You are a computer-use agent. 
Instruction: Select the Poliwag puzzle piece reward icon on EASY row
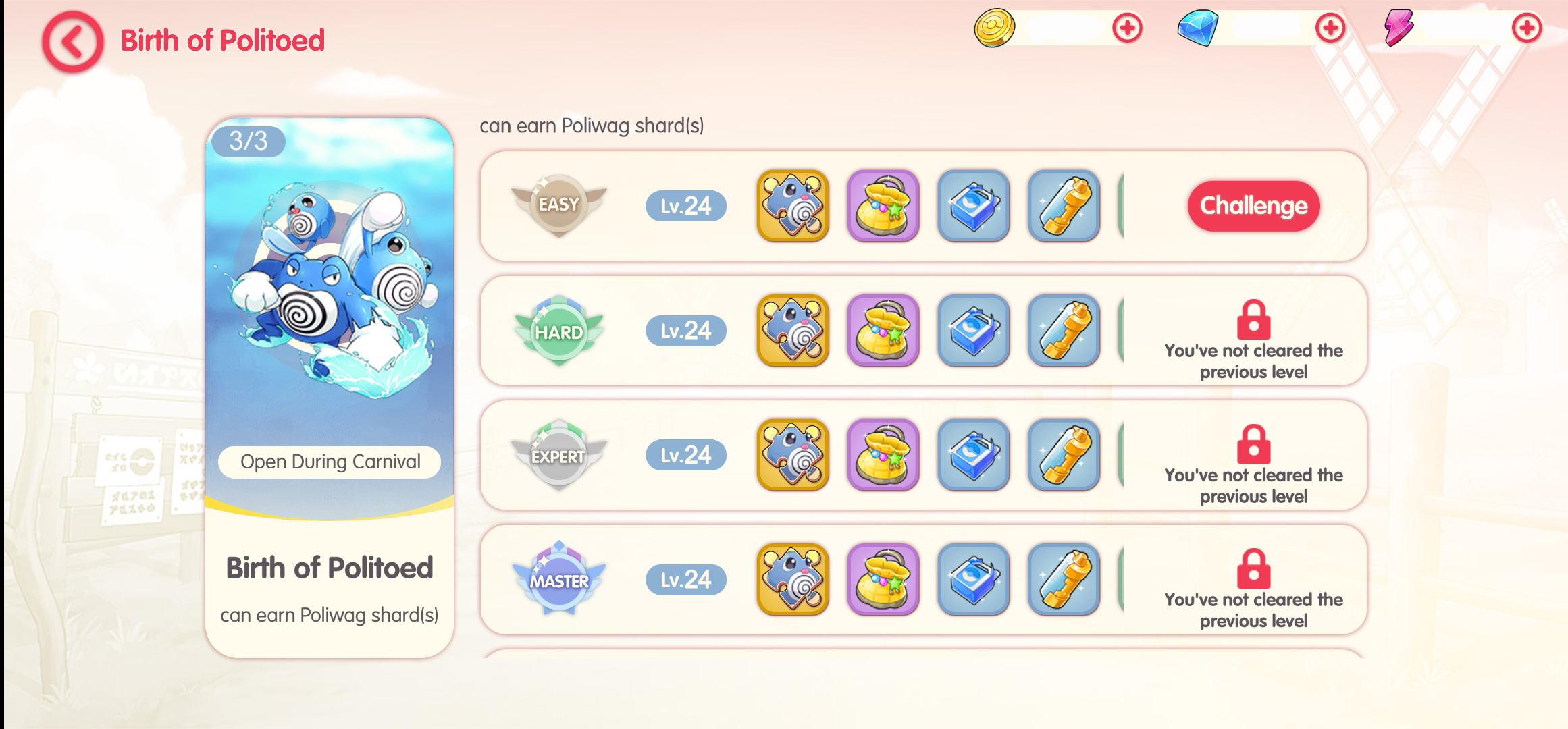(793, 207)
